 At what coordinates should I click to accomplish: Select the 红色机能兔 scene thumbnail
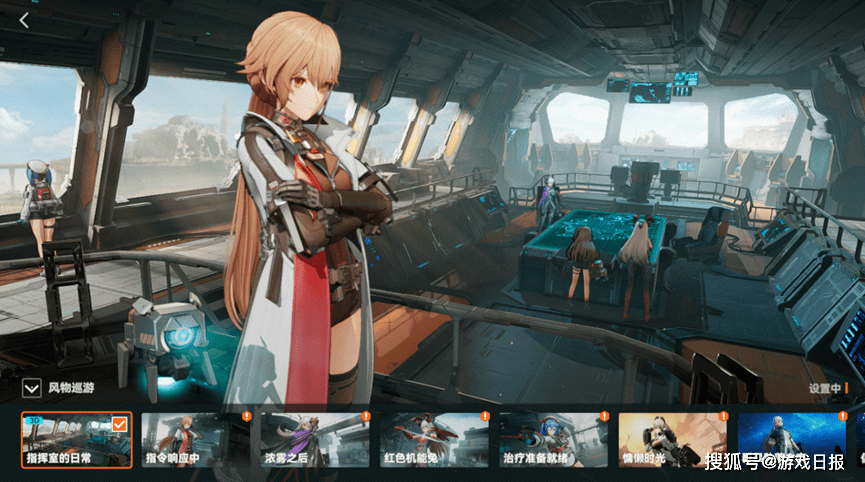[x=434, y=439]
